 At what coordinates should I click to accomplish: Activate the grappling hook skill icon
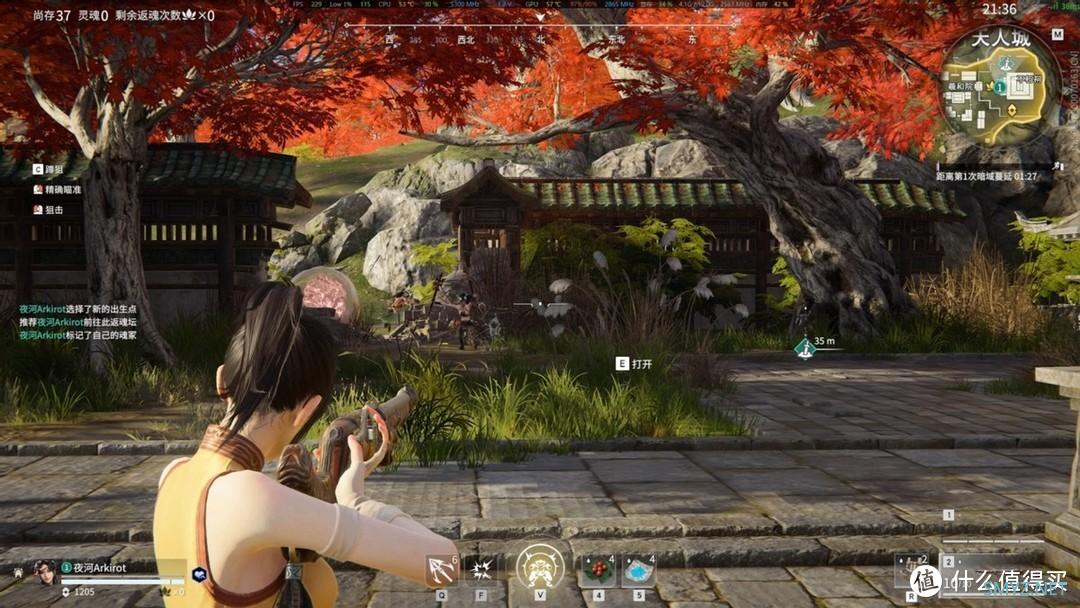point(440,570)
